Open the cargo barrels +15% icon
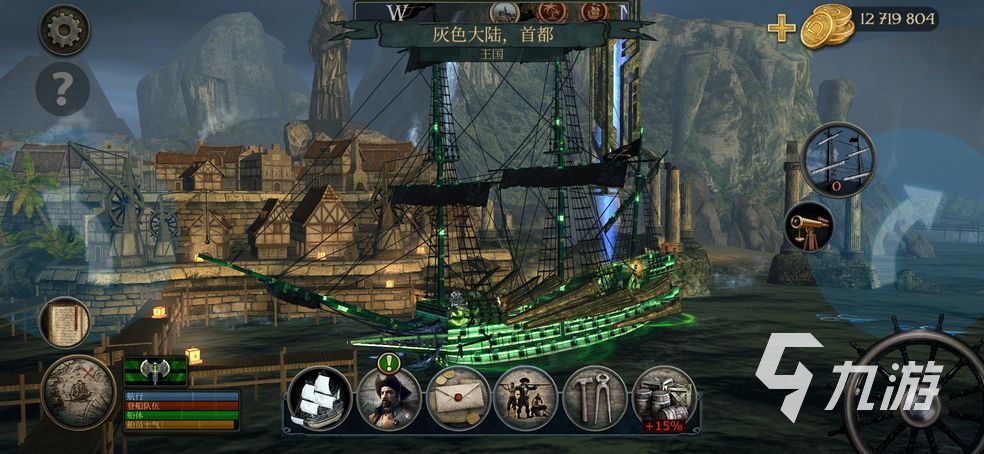The image size is (984, 454). [664, 398]
